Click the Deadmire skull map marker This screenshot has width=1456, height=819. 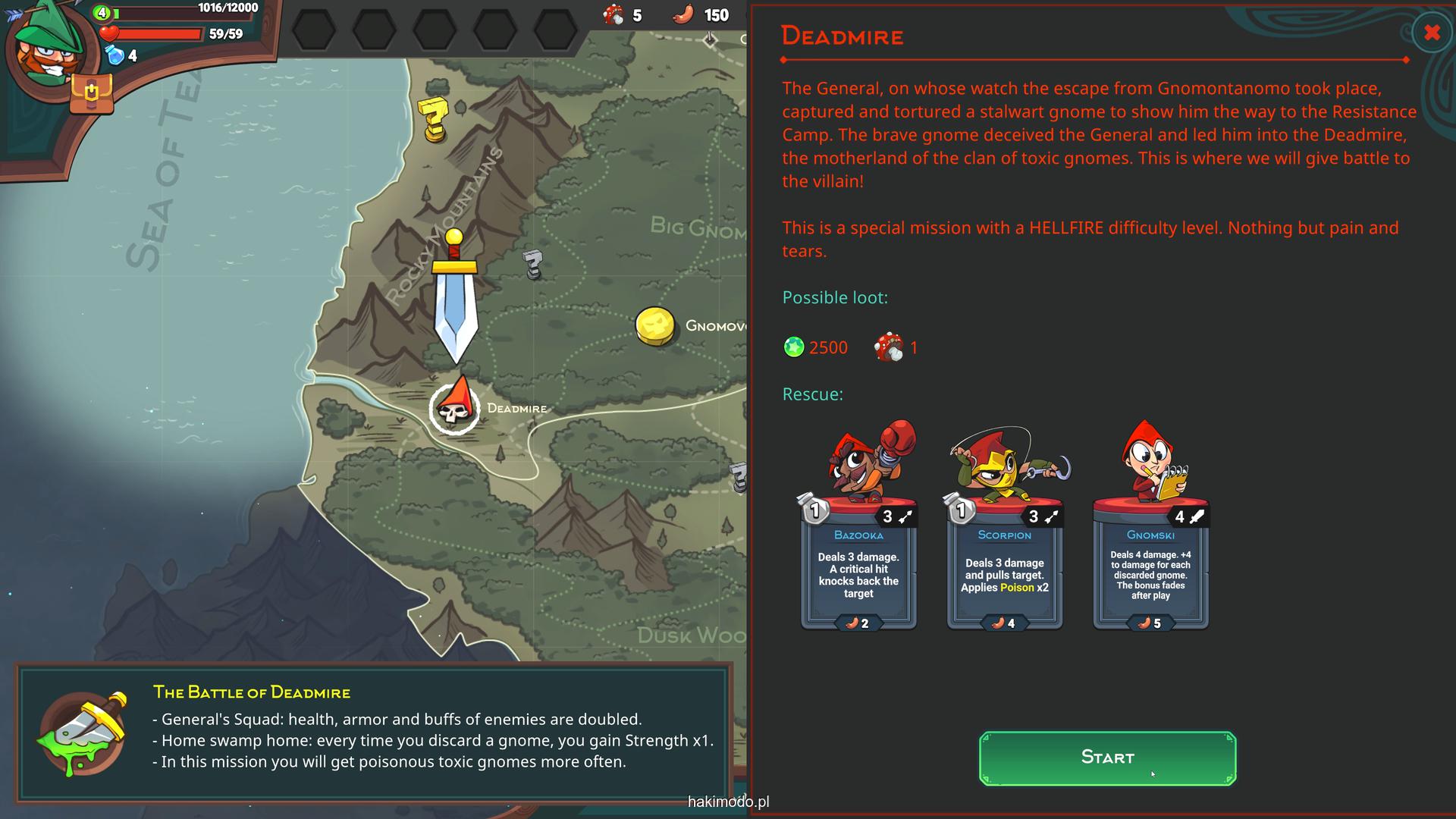coord(454,408)
